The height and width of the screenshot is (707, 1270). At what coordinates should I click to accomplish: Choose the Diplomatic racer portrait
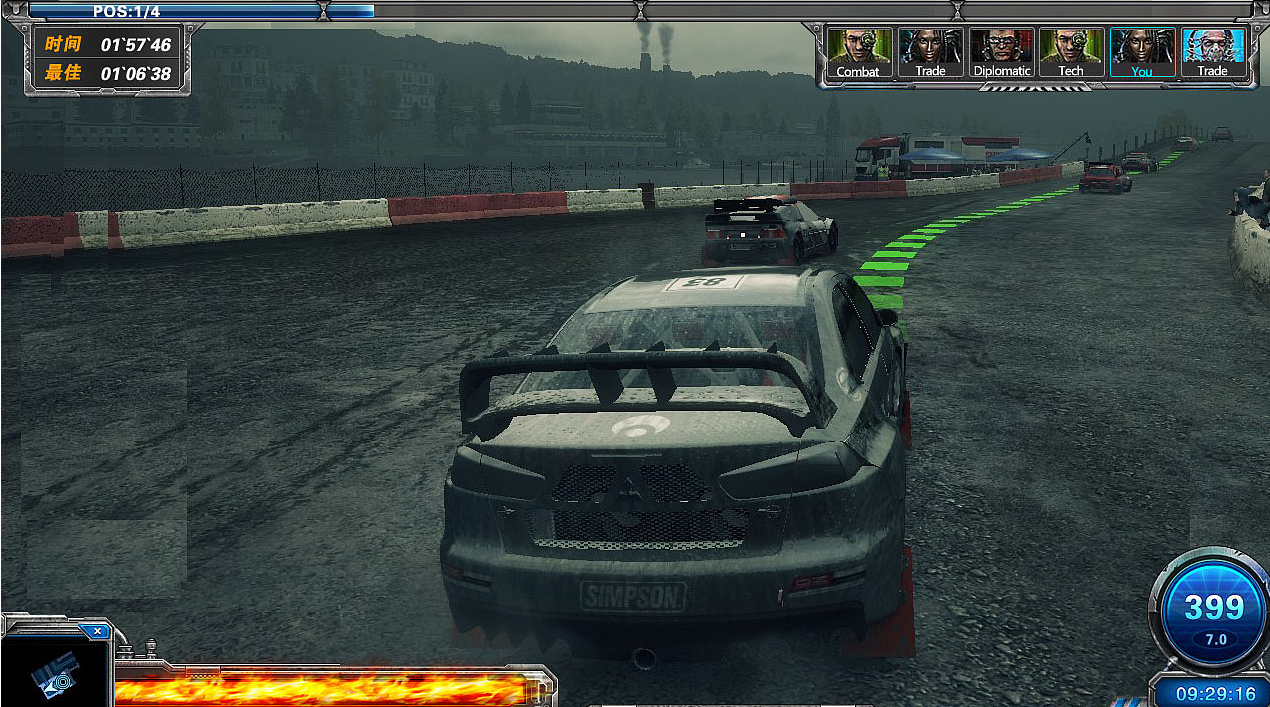click(1000, 52)
